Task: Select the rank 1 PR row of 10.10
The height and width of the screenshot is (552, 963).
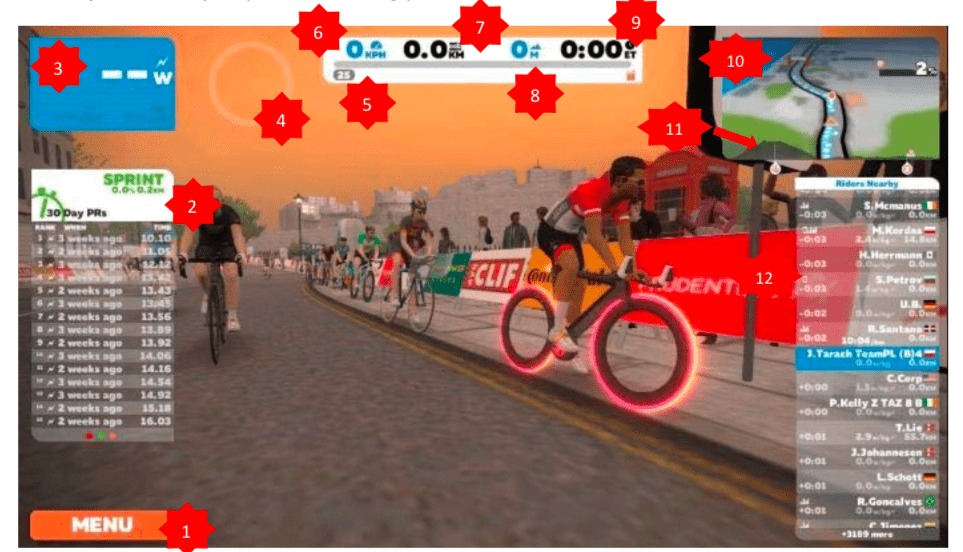Action: pos(102,238)
